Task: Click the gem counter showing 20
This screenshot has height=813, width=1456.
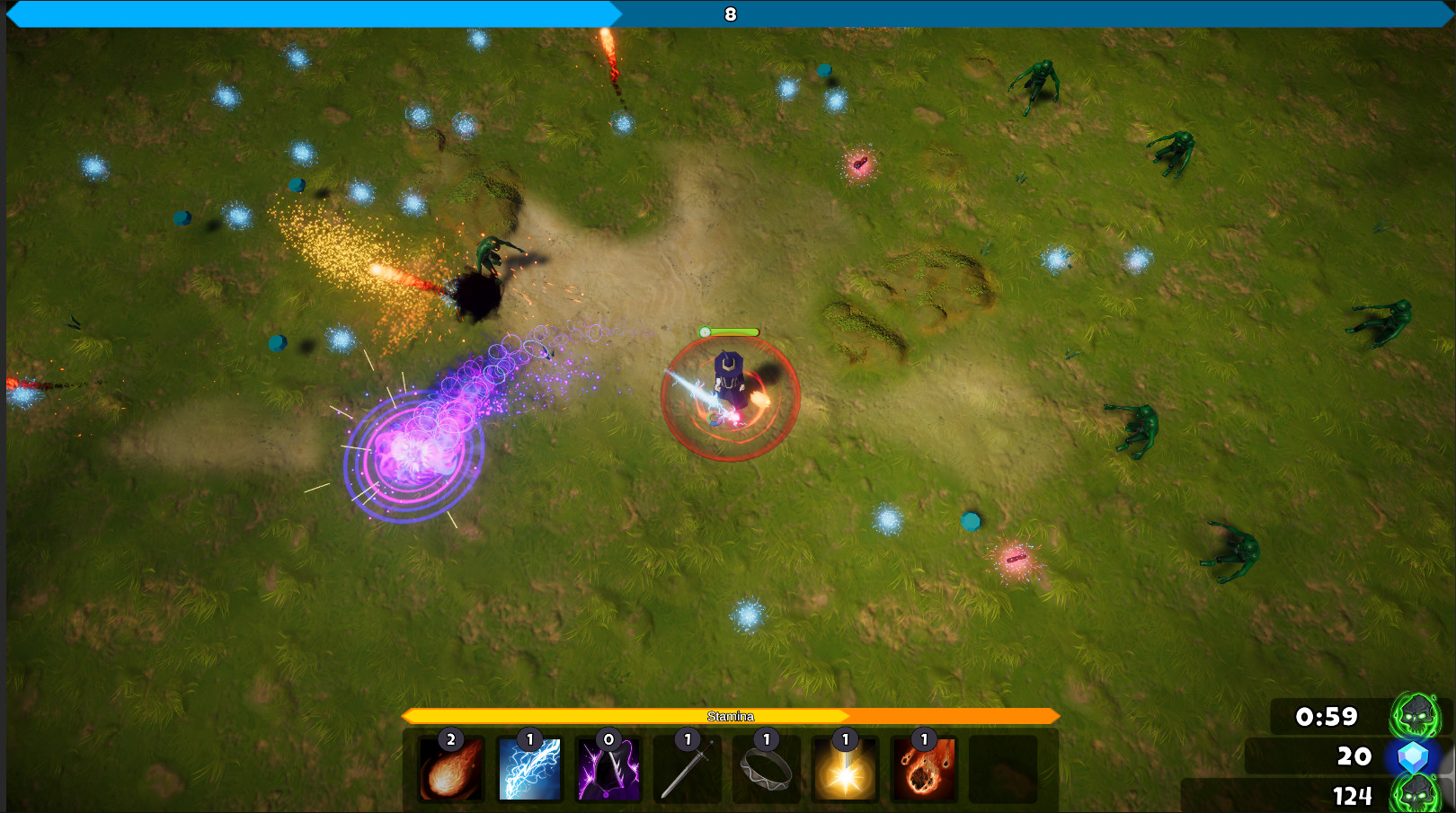Action: coord(1354,757)
